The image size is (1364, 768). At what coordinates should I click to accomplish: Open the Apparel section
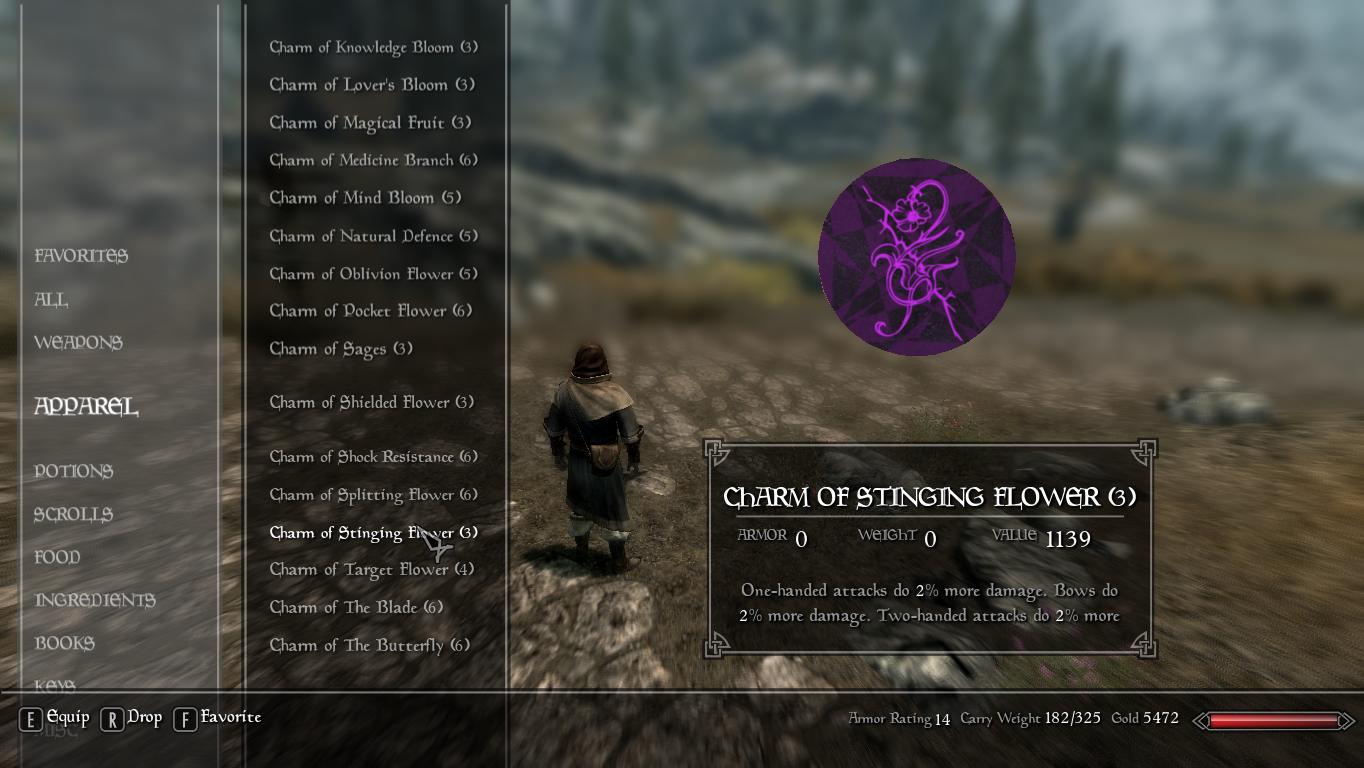tap(84, 407)
